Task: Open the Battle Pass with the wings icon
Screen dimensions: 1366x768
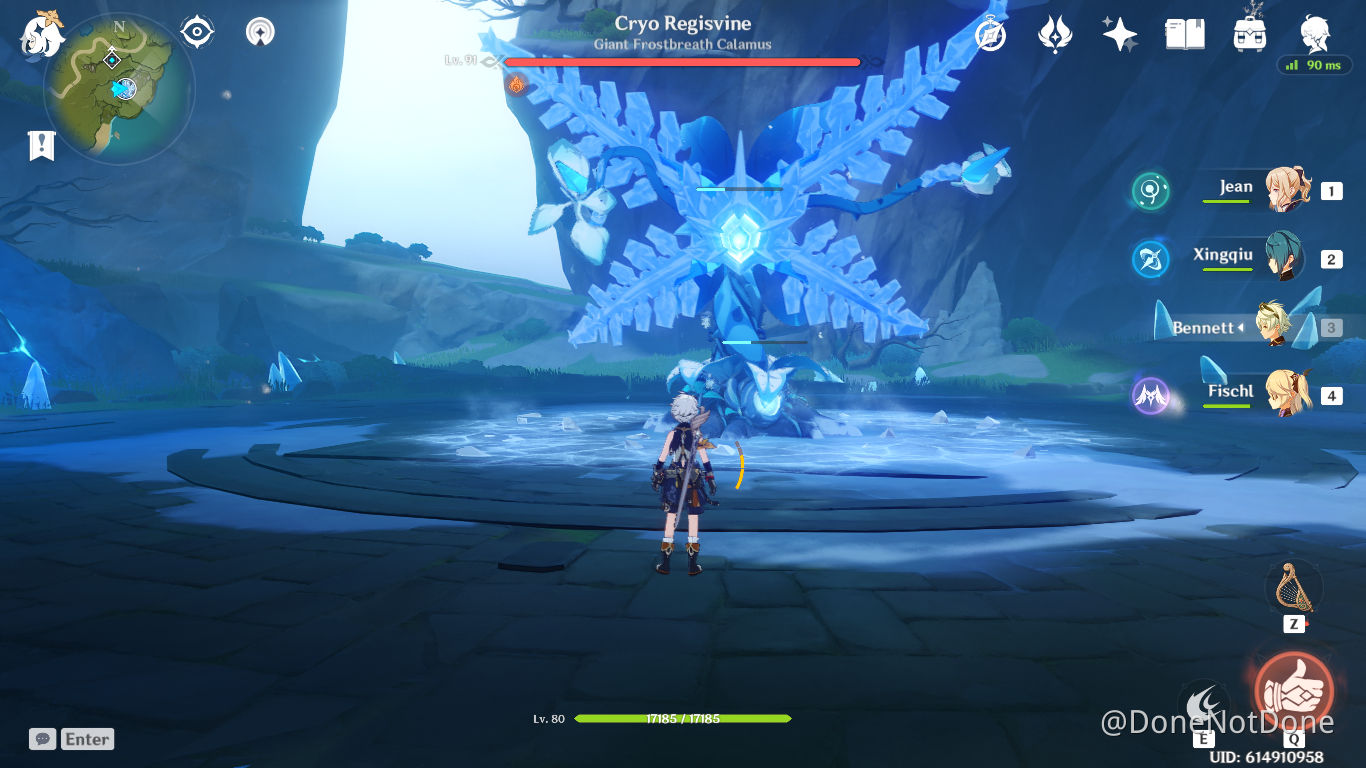Action: (1054, 33)
